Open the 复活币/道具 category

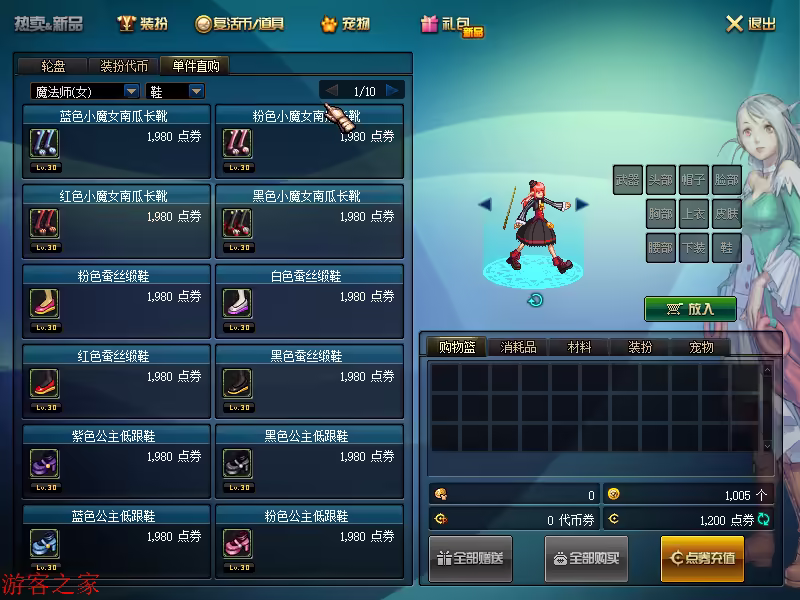point(240,24)
